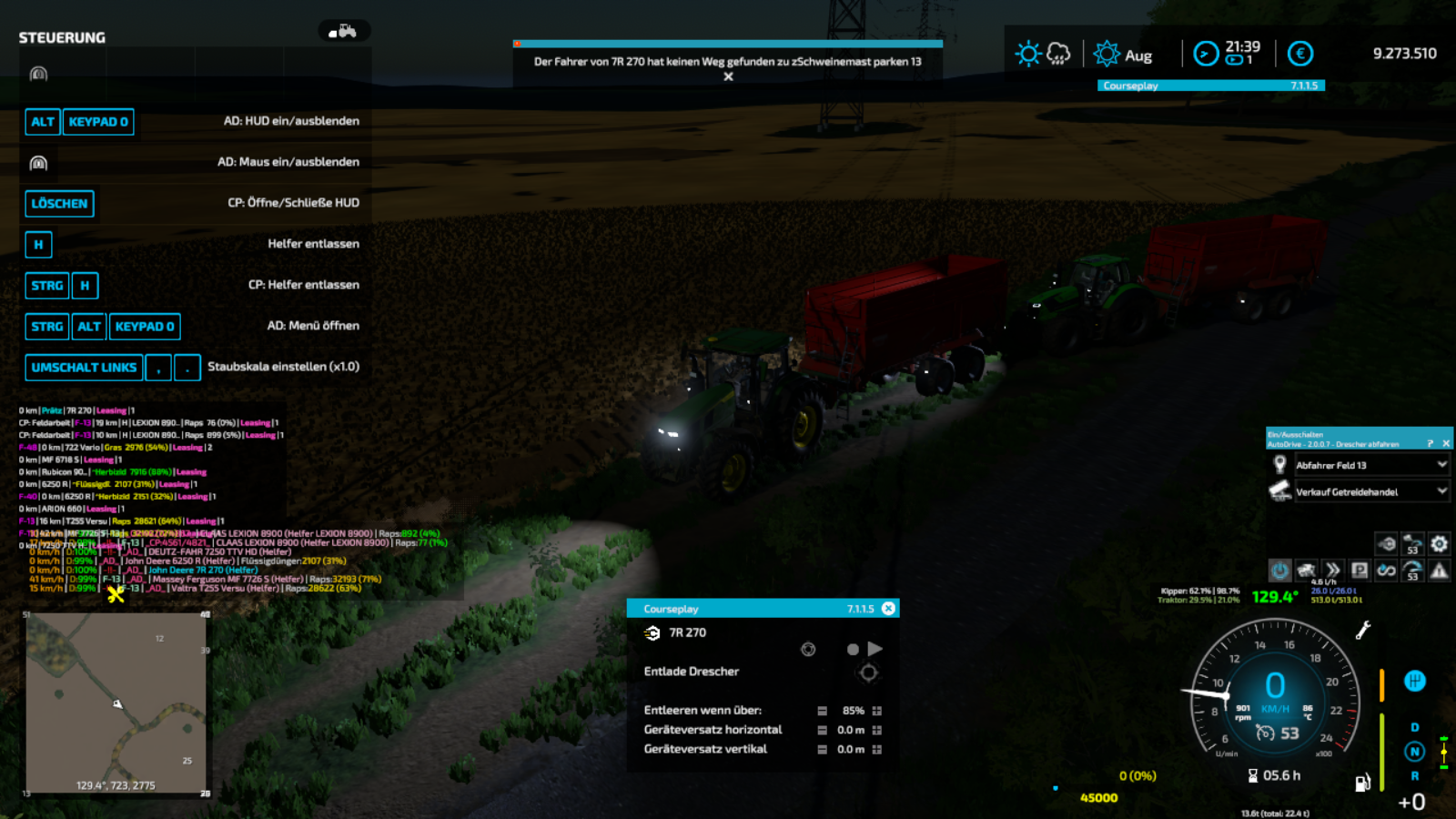Click the AutoDrive fast-forward chevrons icon
The height and width of the screenshot is (819, 1456).
pyautogui.click(x=1333, y=571)
